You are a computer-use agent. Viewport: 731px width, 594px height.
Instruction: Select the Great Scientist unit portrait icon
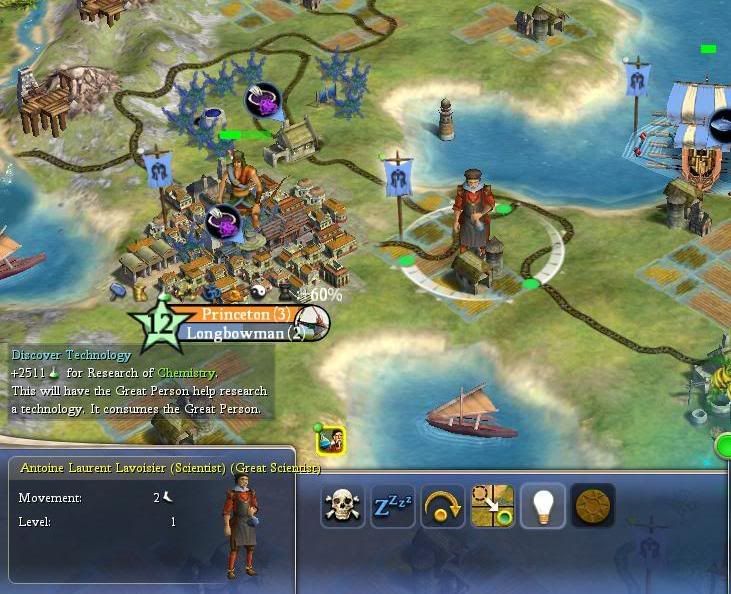331,439
